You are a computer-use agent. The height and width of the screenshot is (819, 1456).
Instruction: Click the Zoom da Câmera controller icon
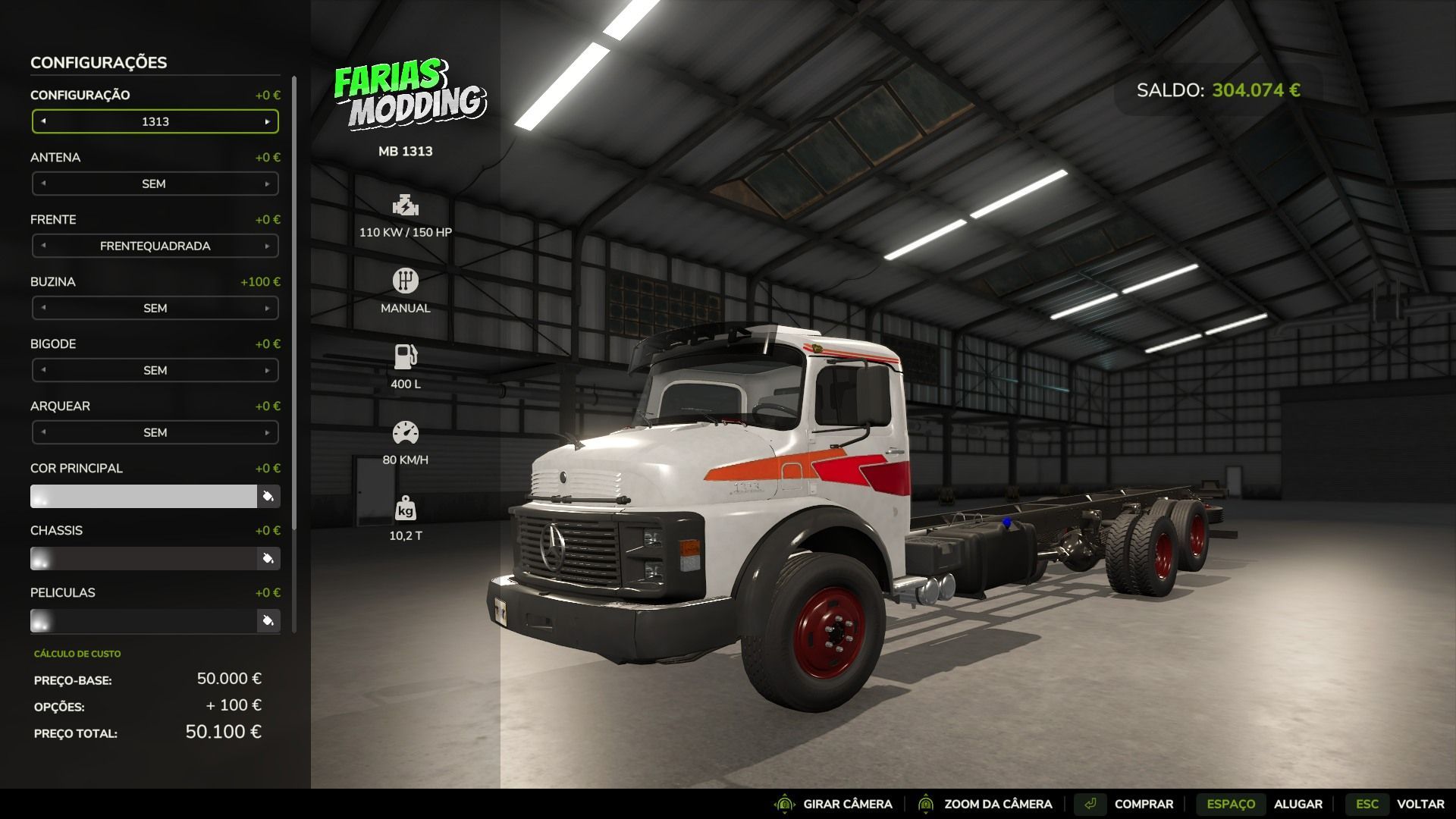[927, 803]
